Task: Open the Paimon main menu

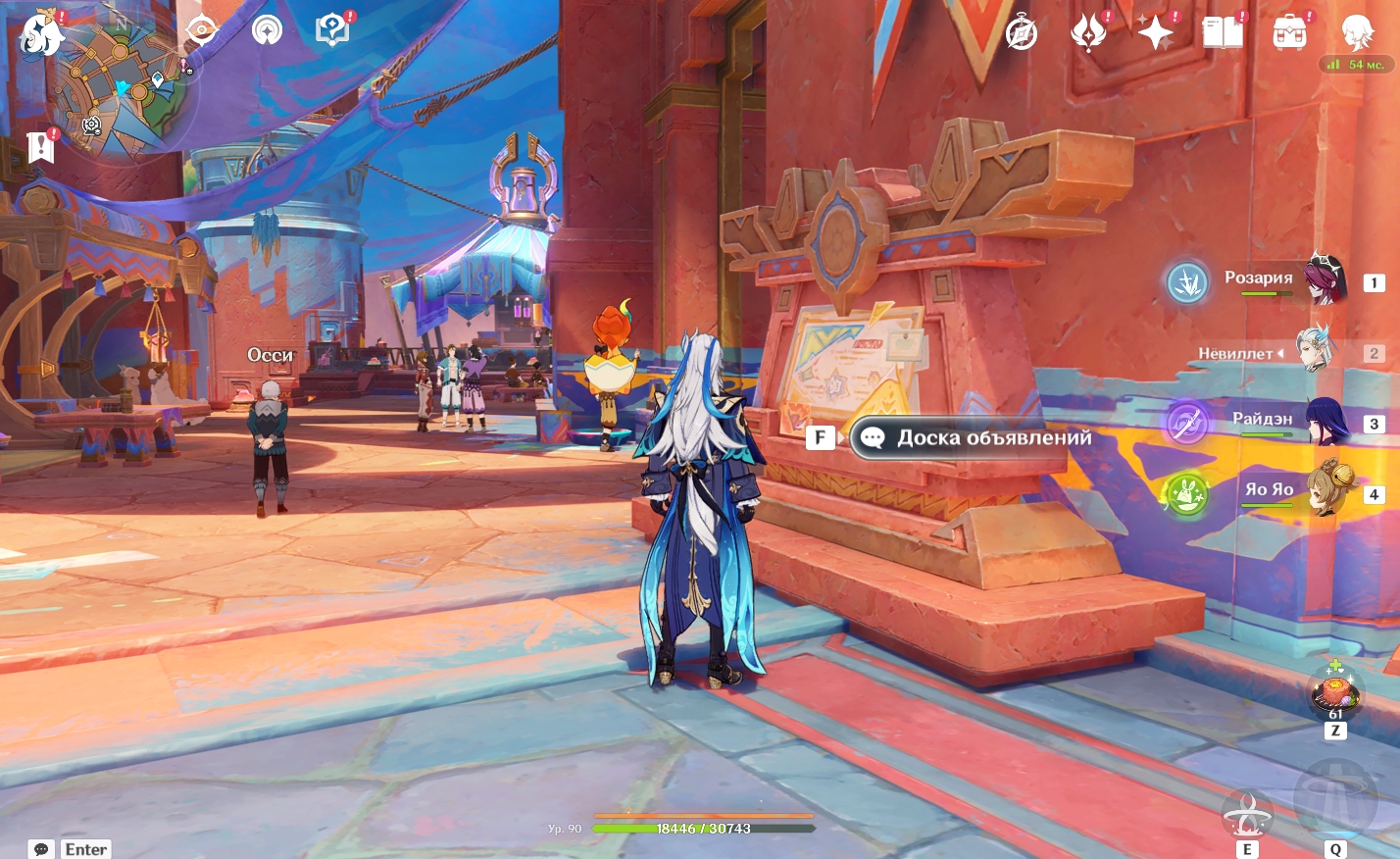Action: tap(41, 35)
